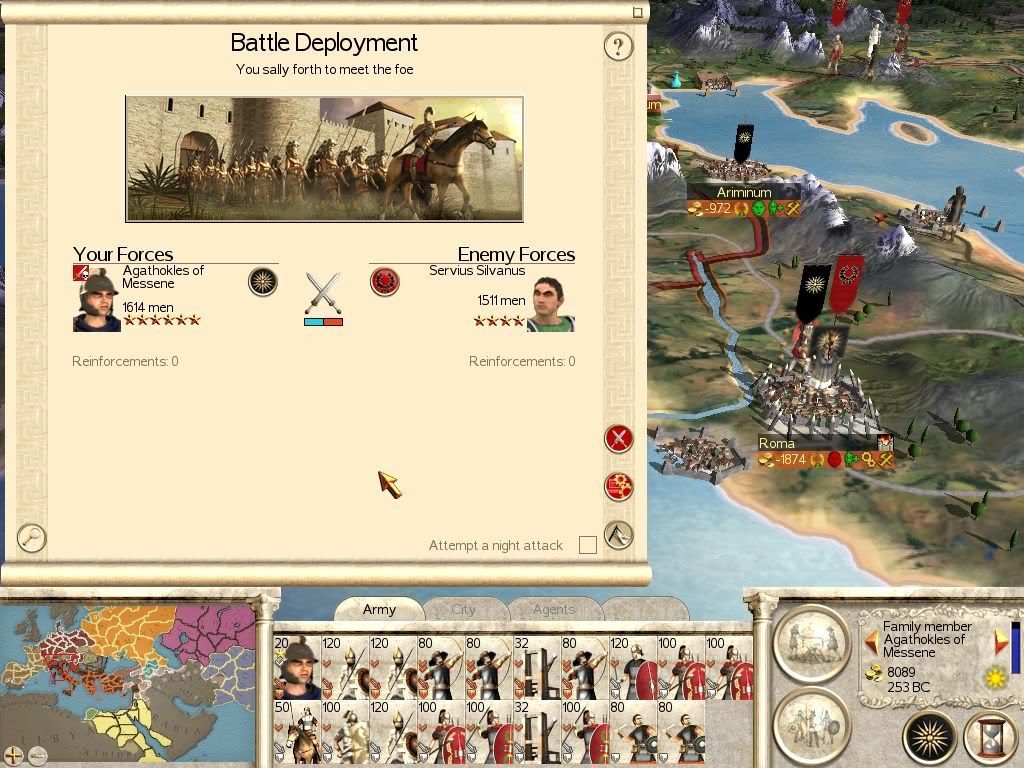End the turn with the hourglass button
This screenshot has width=1024, height=768.
pyautogui.click(x=988, y=738)
